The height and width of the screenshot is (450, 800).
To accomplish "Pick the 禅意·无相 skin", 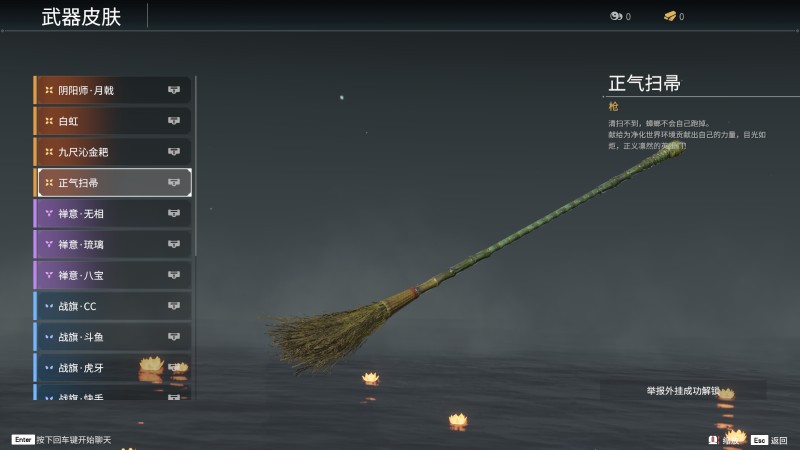I will (x=112, y=213).
